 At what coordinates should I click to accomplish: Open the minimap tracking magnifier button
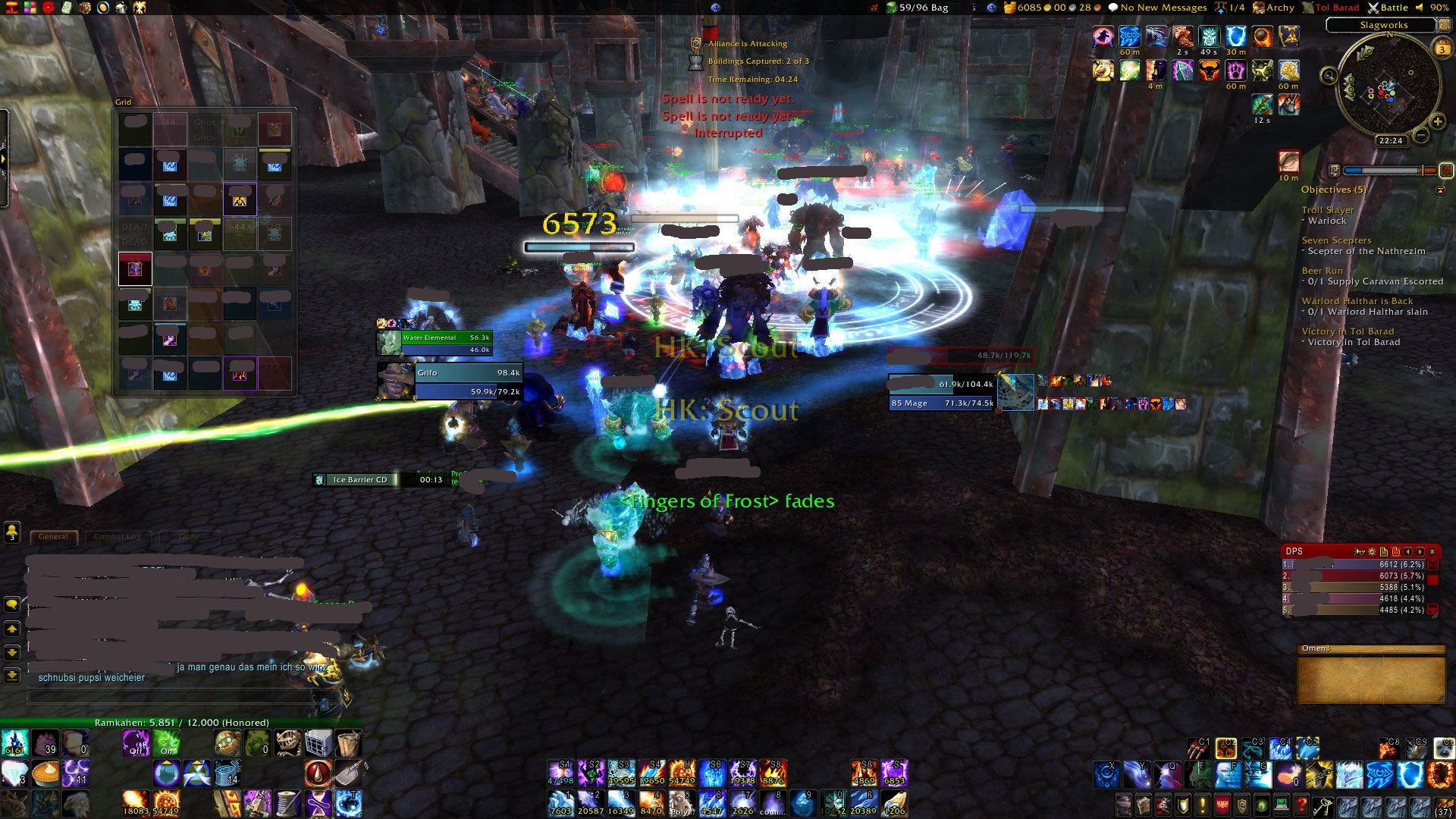(1329, 75)
